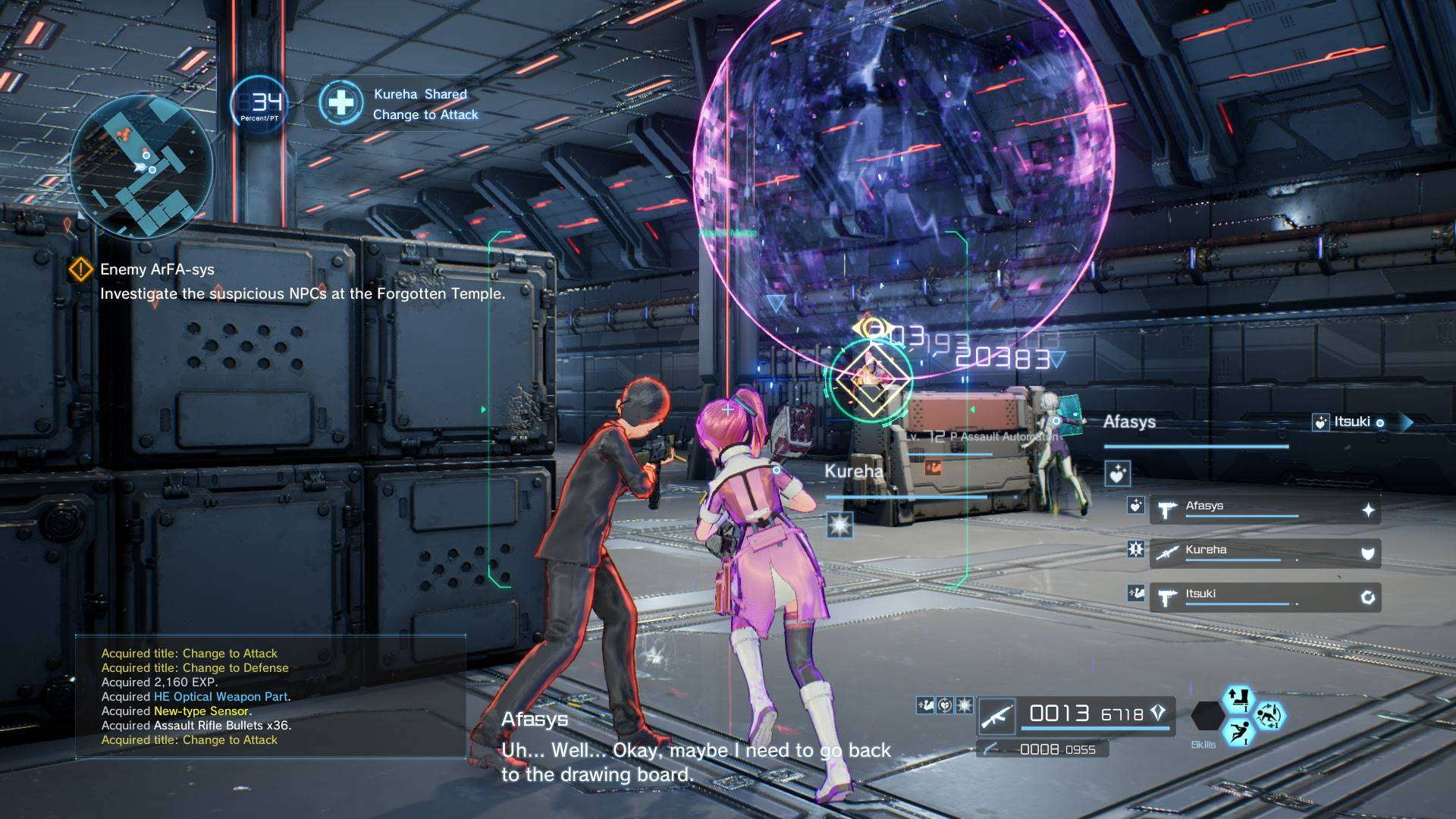Click the heart buff icon under Afasys
This screenshot has width=1456, height=819.
pyautogui.click(x=1117, y=474)
